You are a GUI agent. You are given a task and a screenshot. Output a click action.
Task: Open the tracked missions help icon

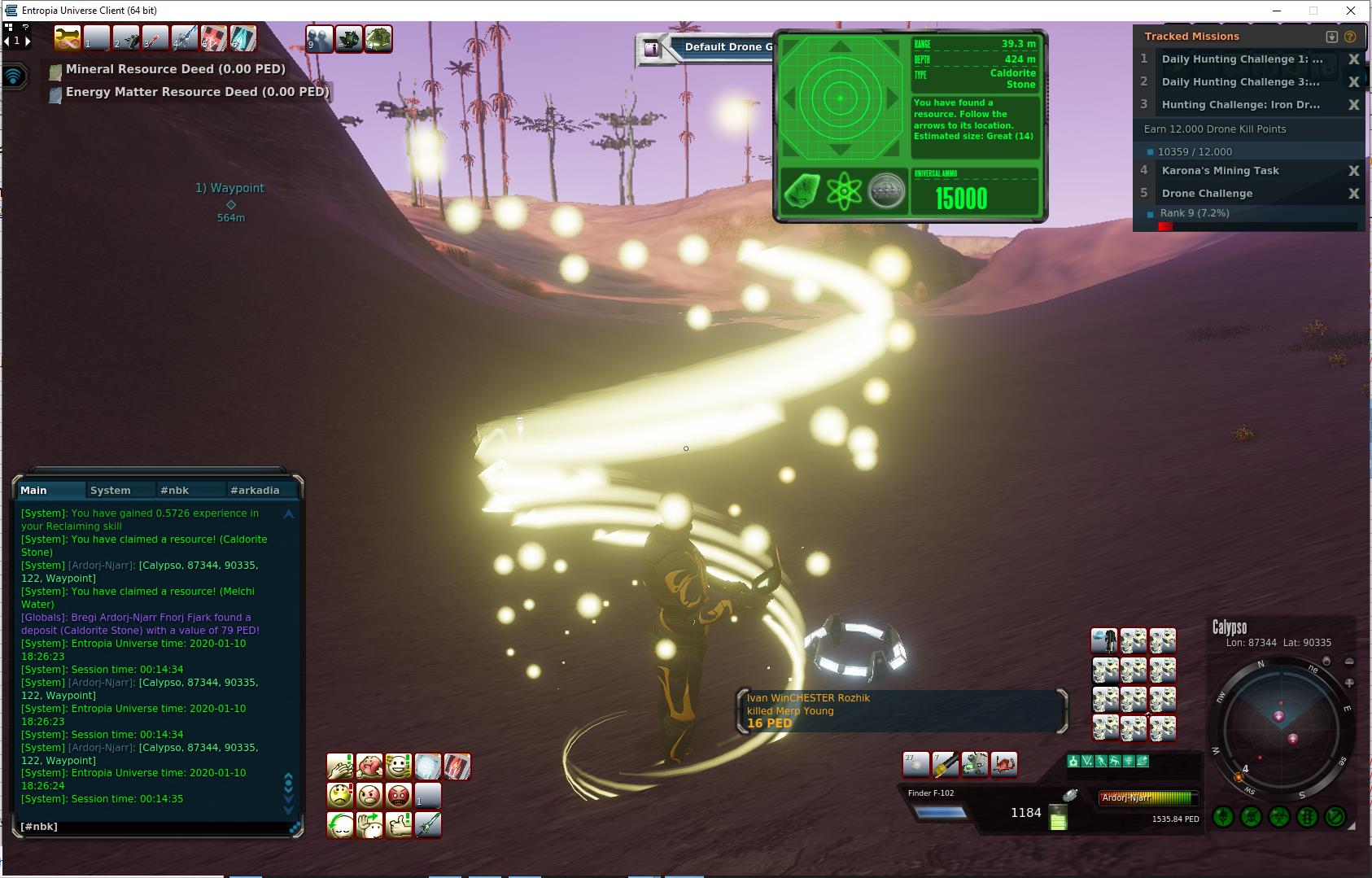click(1350, 37)
